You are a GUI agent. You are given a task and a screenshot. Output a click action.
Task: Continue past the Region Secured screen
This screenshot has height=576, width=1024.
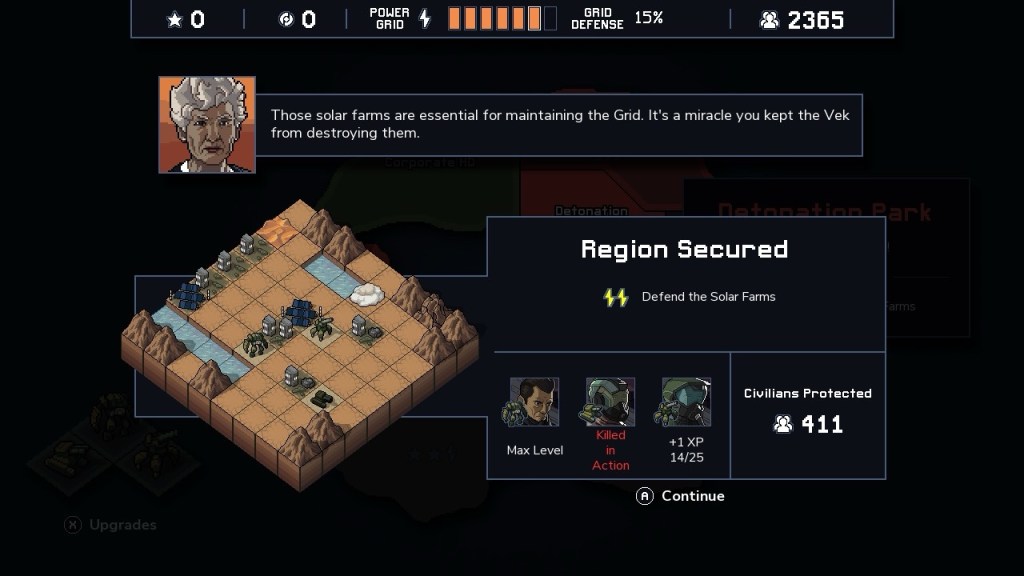(681, 496)
